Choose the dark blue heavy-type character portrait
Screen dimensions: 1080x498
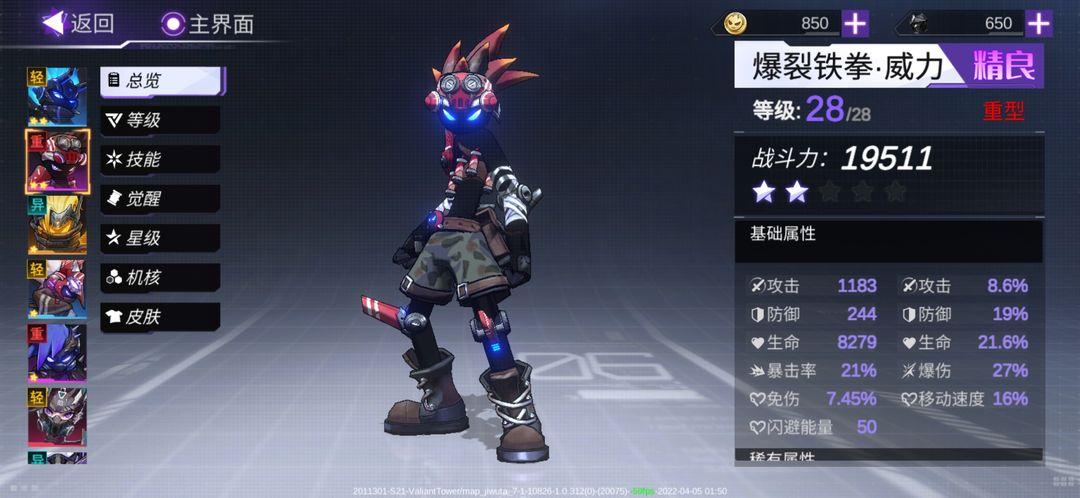pos(57,352)
